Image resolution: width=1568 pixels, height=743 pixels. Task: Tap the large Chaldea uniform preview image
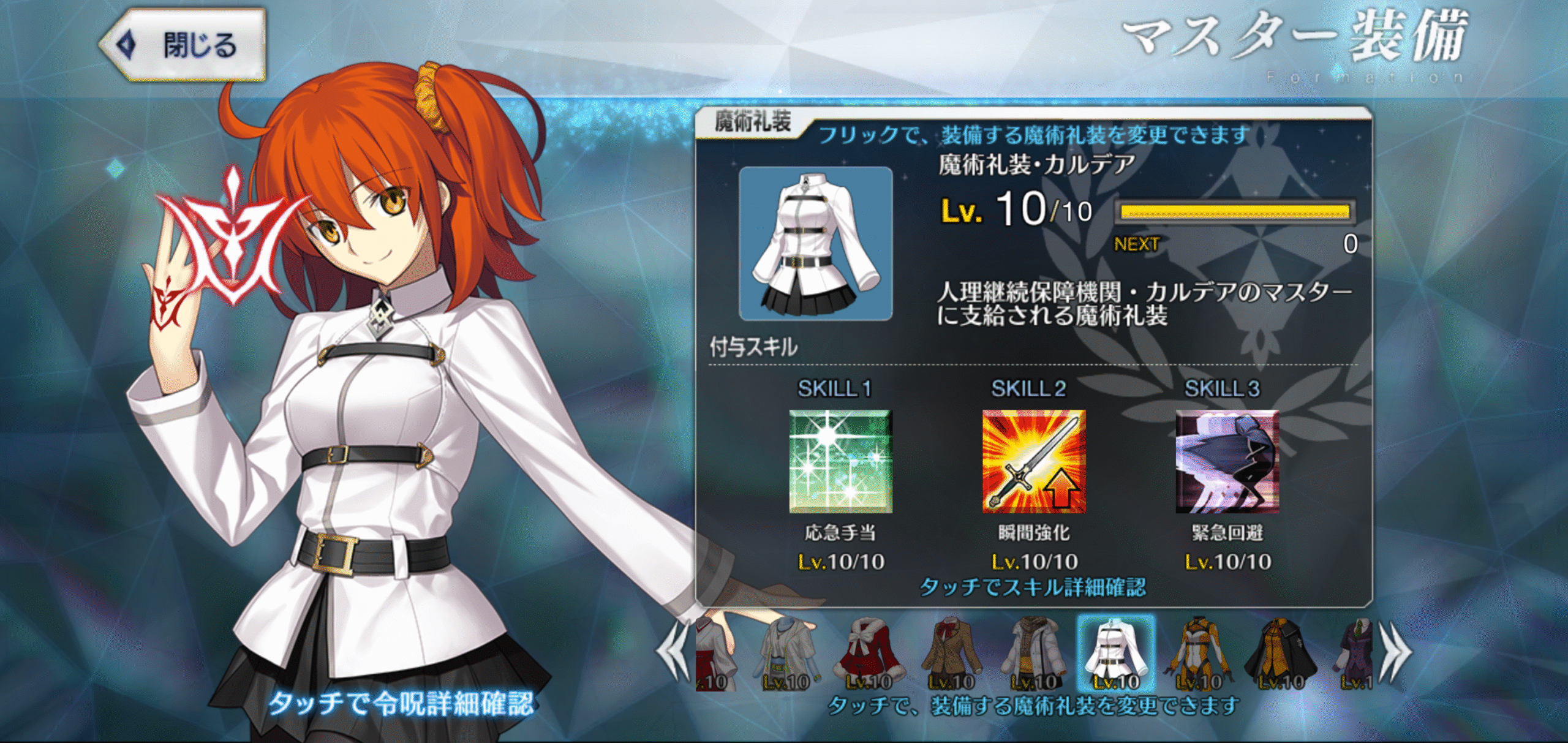click(815, 243)
